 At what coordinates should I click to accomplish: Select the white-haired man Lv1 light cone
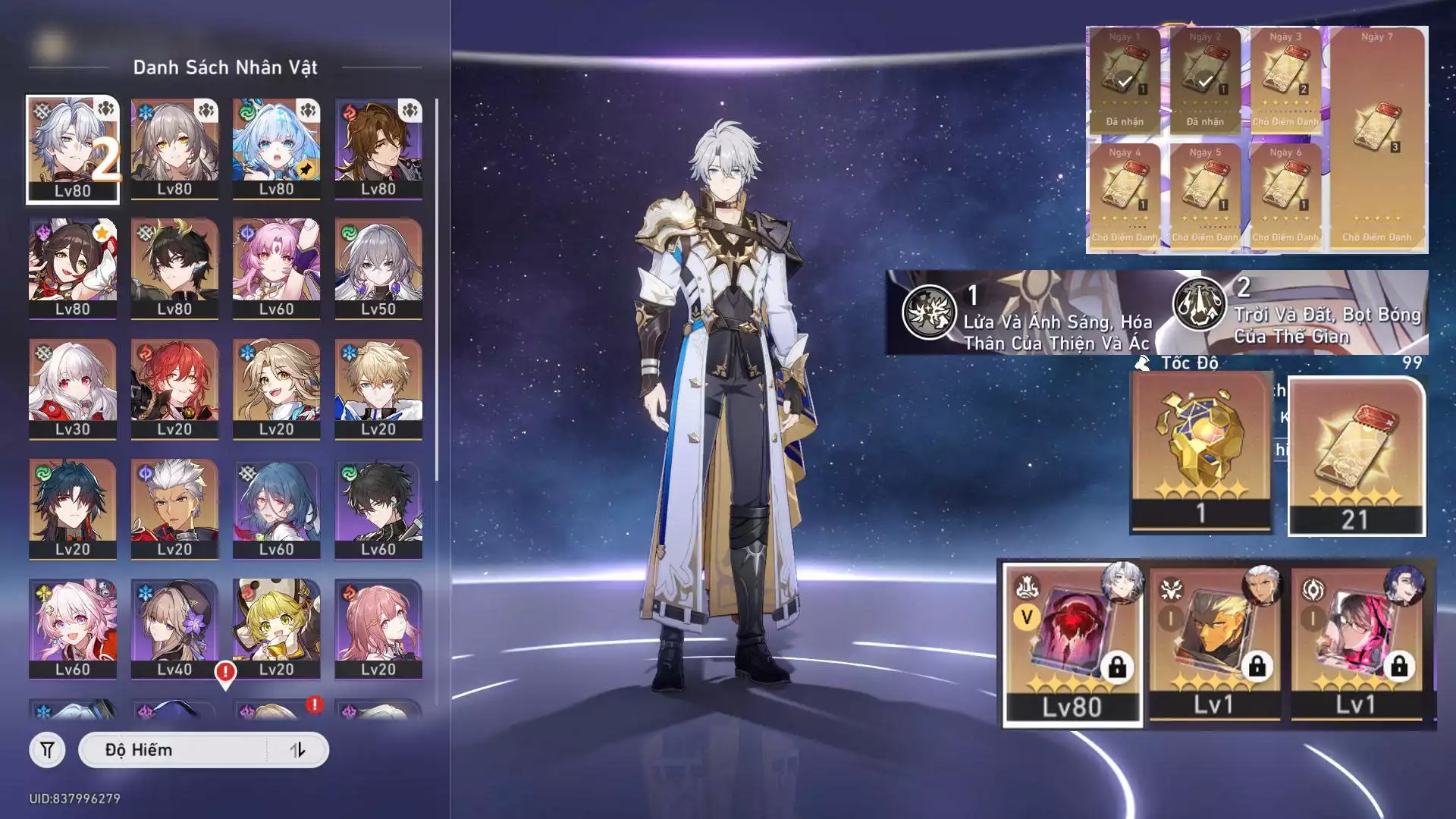click(1214, 643)
